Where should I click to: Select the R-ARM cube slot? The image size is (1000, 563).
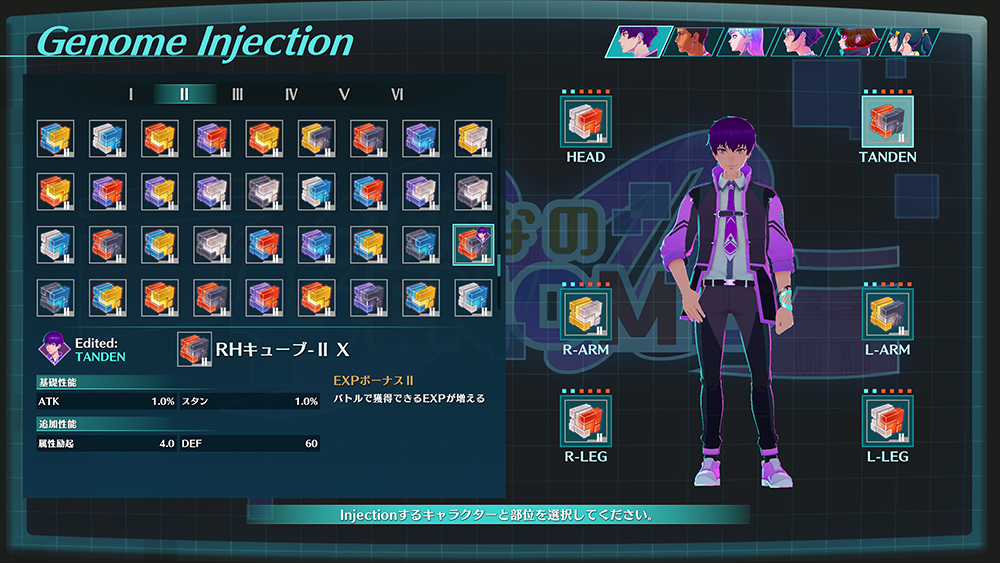585,316
